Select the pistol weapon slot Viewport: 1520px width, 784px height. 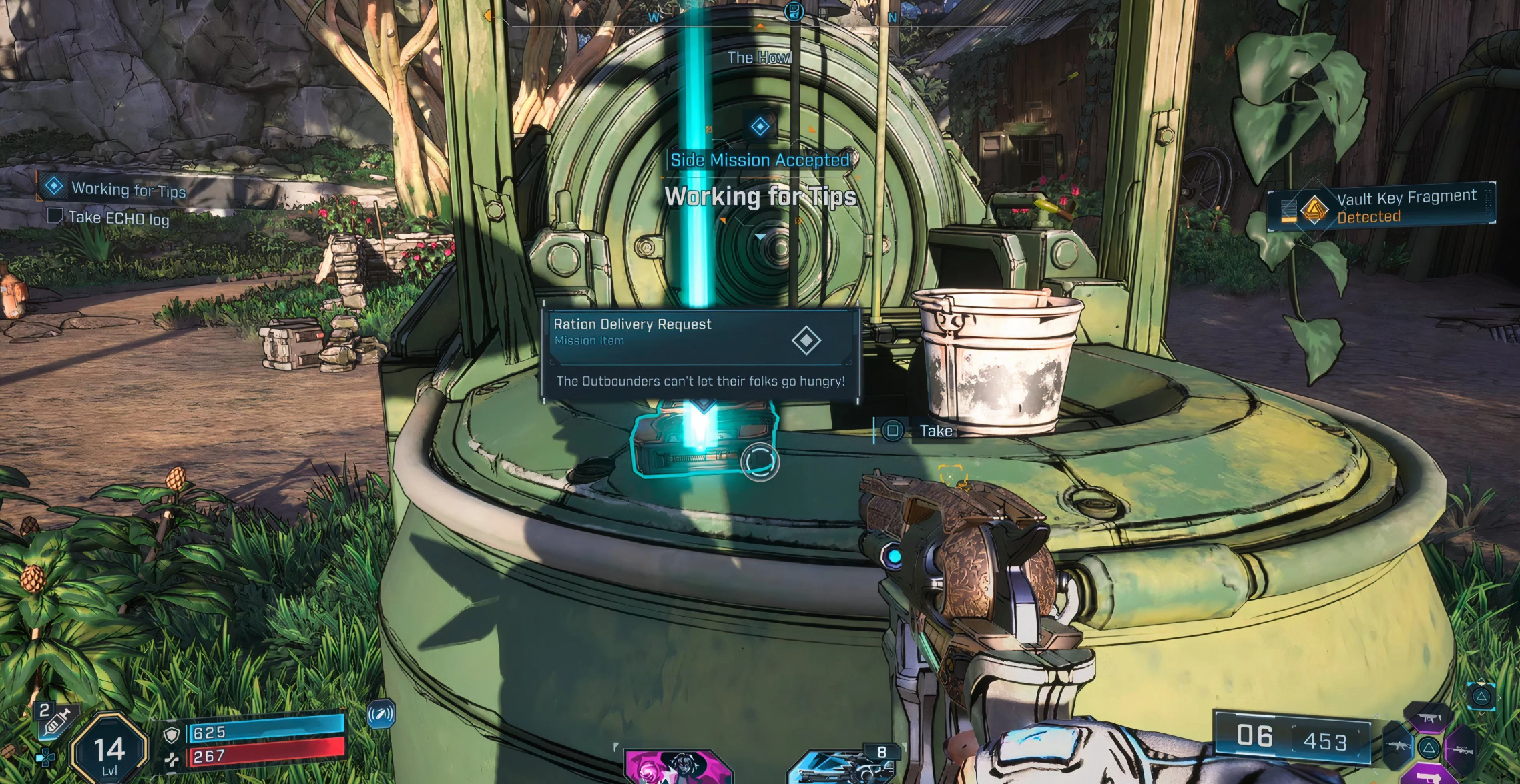pyautogui.click(x=1429, y=775)
